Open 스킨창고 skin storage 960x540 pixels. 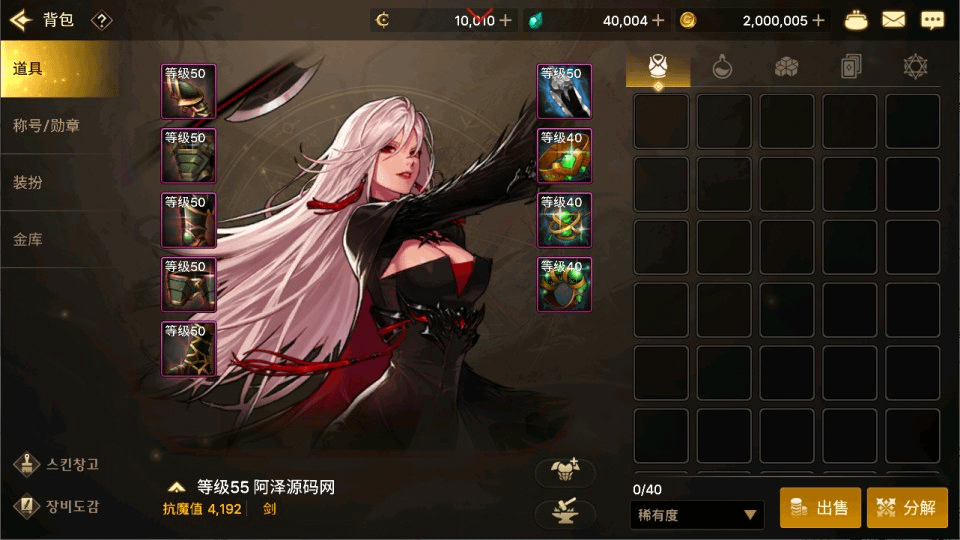tap(60, 464)
